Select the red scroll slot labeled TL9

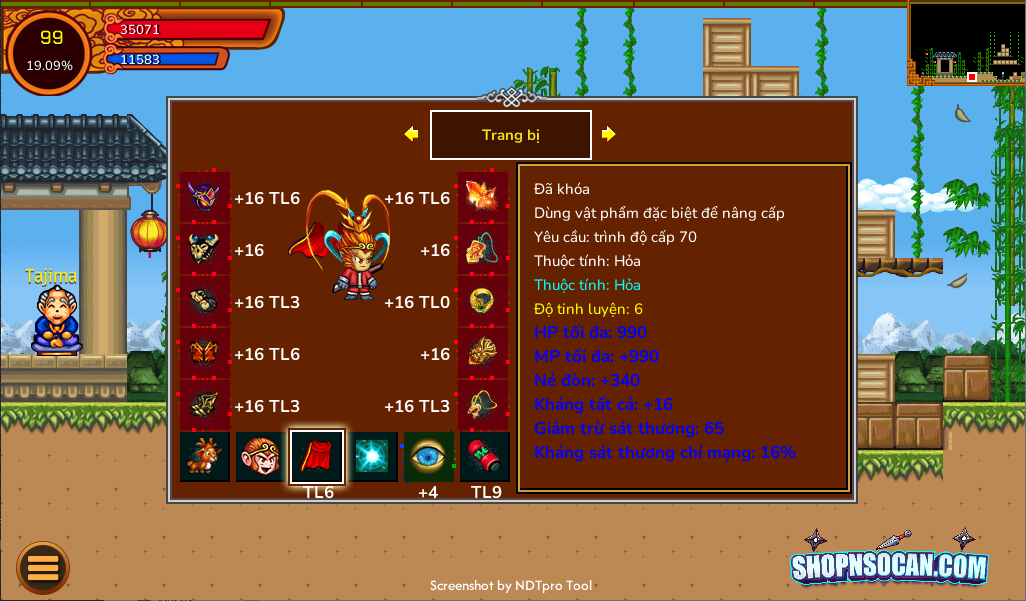(x=485, y=457)
